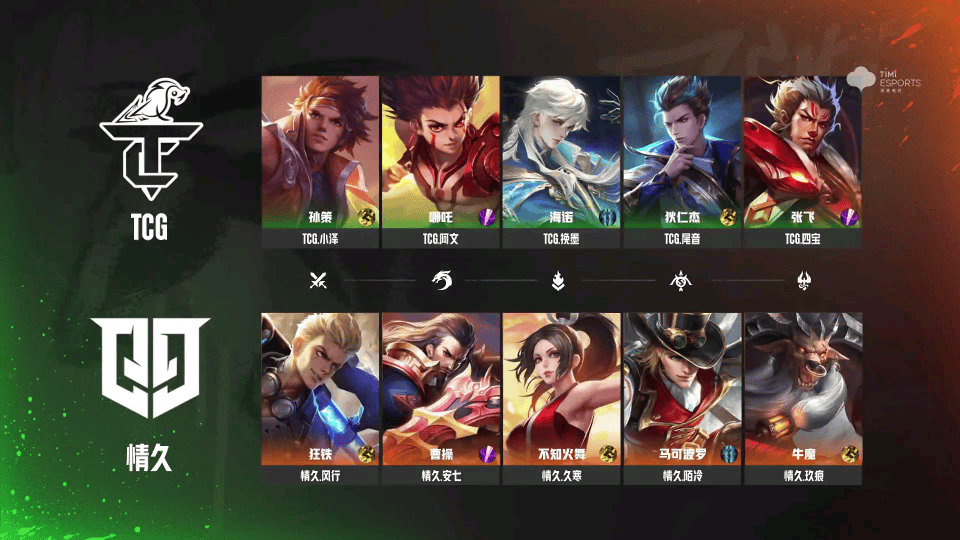This screenshot has width=960, height=540.
Task: Choose the middle lane role icon
Action: coord(558,281)
